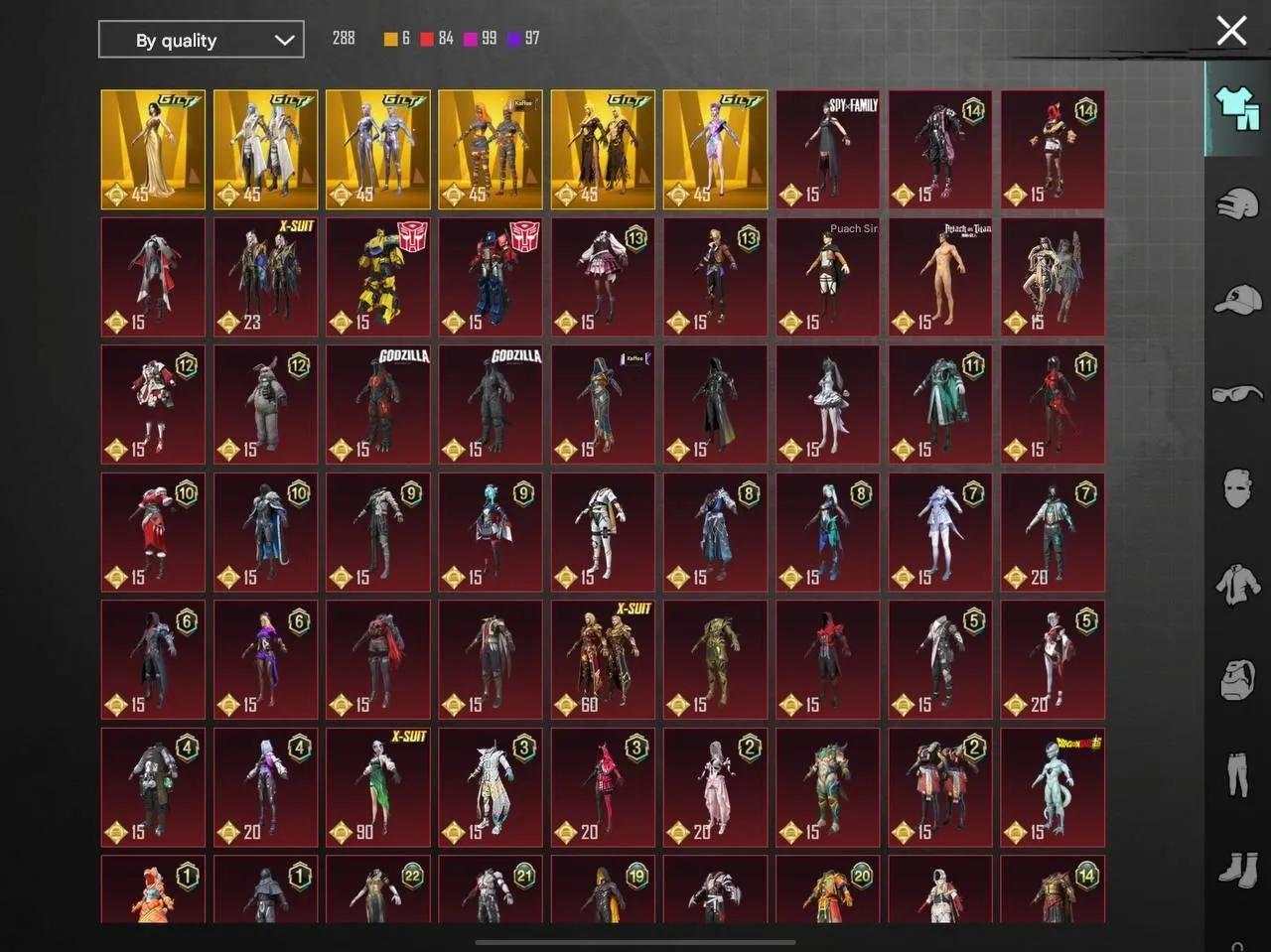
Task: Toggle the purple quality filter
Action: (x=514, y=39)
